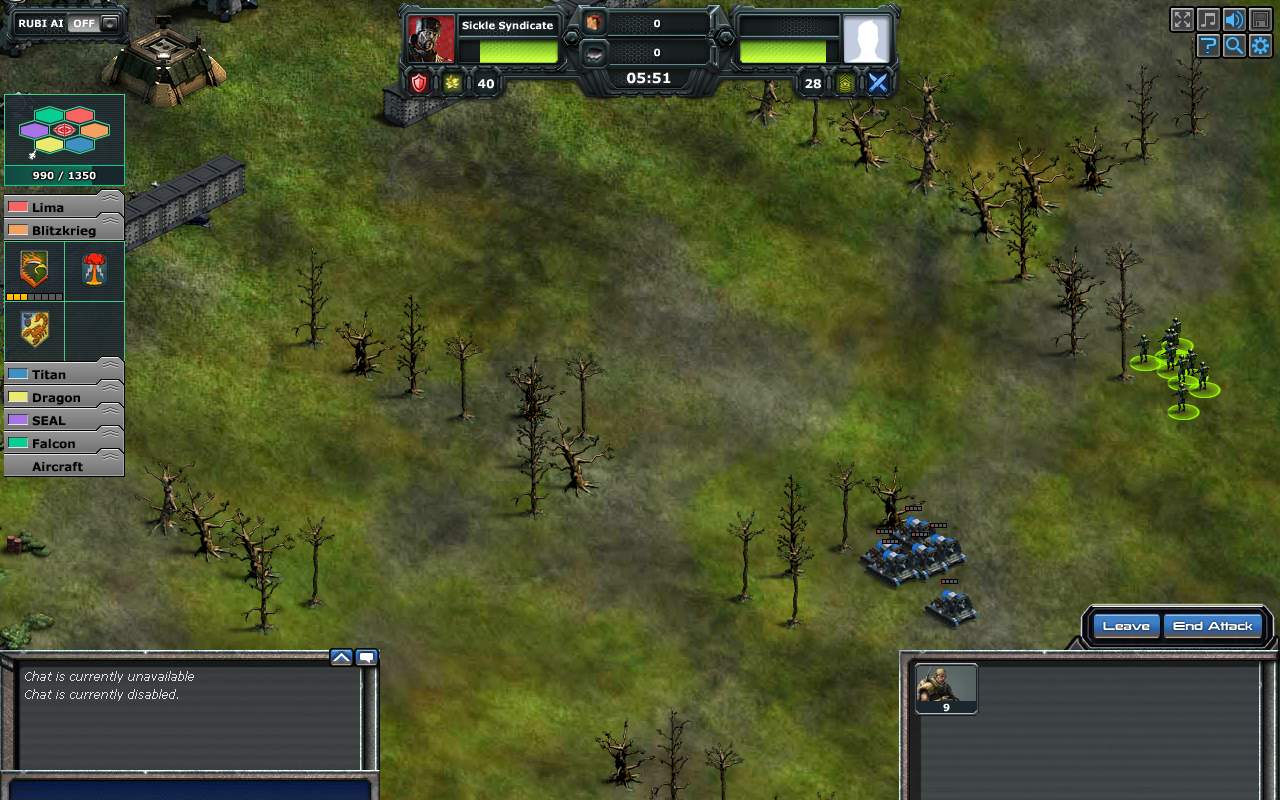Select the infantry unit thumbnail showing 9
Image resolution: width=1280 pixels, height=800 pixels.
point(945,688)
